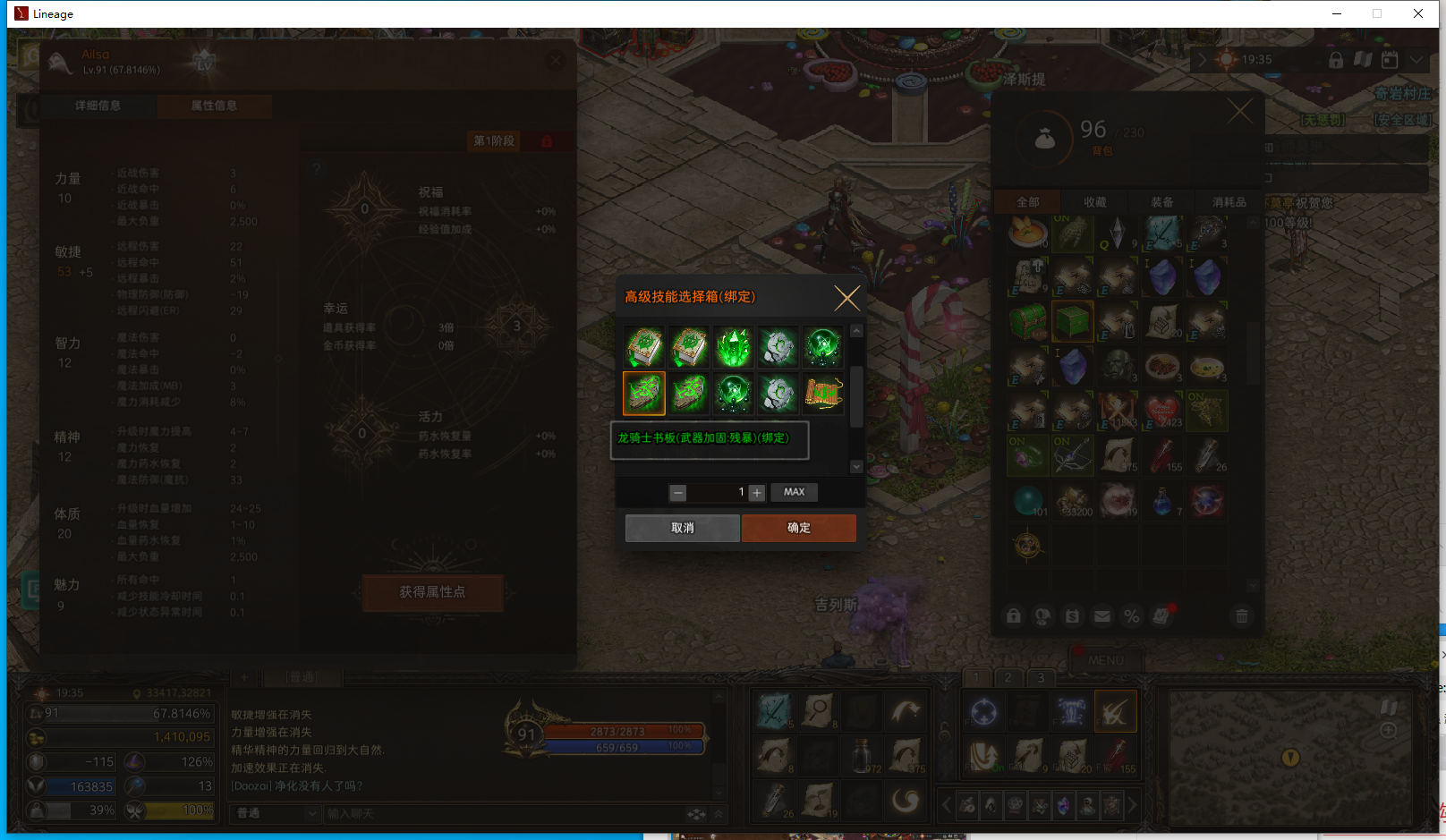Confirm the selection with 确定
1446x840 pixels.
pos(798,528)
